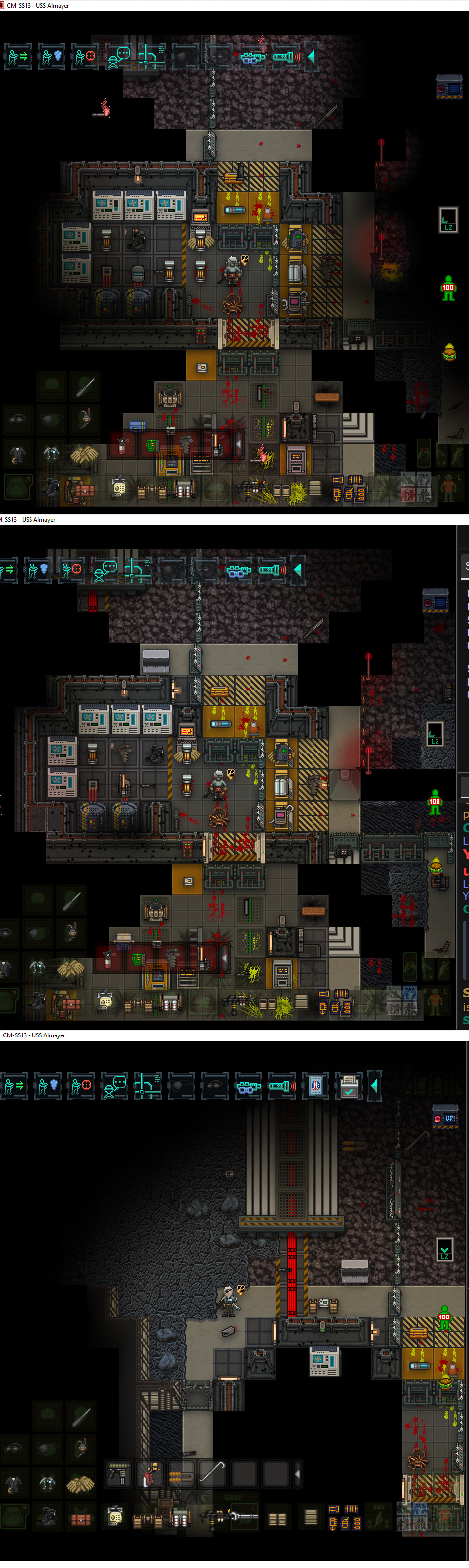Grab the crowbar from the storage row
Viewport: 469px width, 1568px height.
(x=212, y=1474)
